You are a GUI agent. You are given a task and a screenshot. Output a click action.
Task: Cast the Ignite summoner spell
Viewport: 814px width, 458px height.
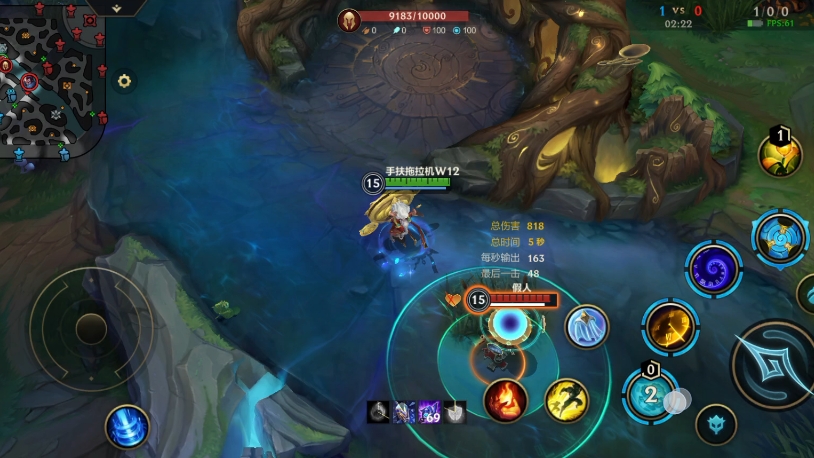506,400
